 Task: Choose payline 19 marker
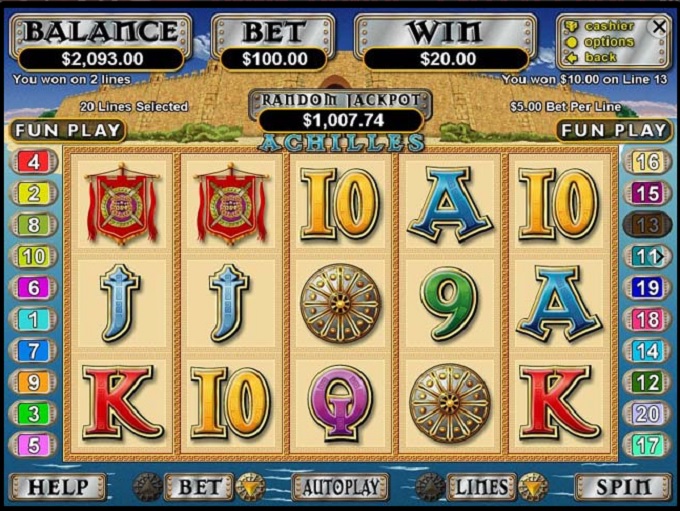point(647,288)
